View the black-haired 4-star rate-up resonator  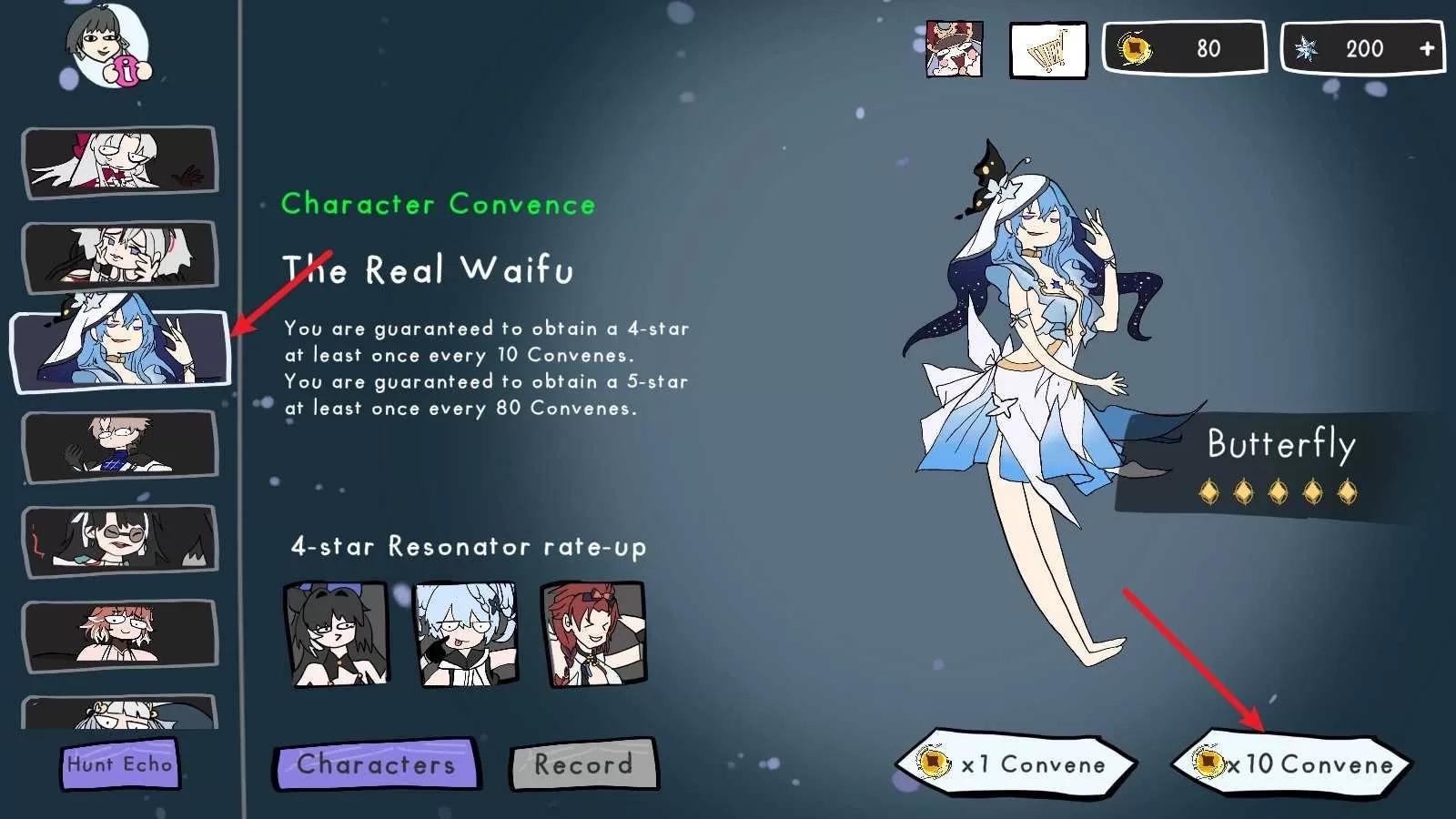(337, 634)
